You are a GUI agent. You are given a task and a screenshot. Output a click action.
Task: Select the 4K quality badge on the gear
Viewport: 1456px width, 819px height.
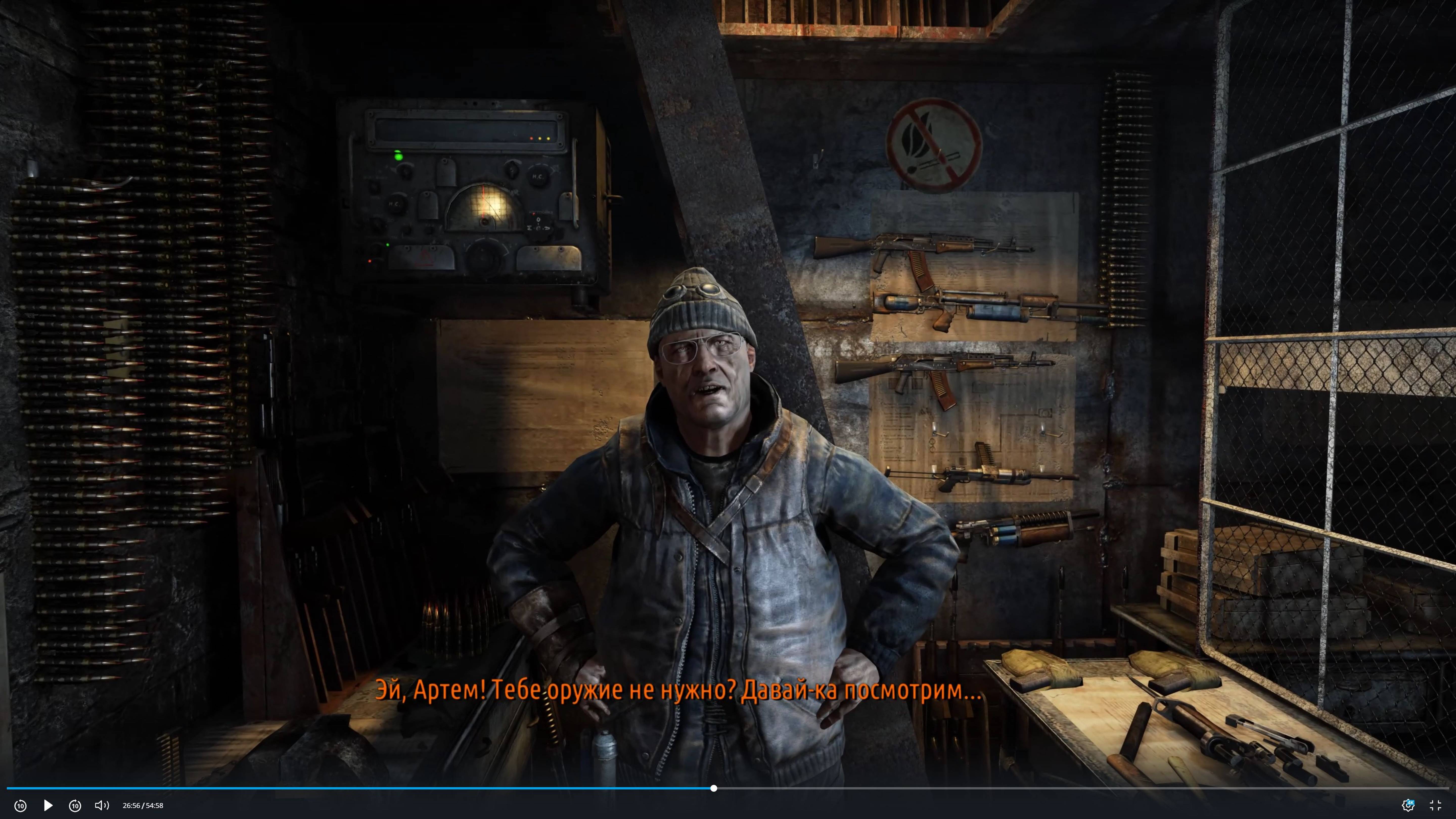pyautogui.click(x=1411, y=802)
